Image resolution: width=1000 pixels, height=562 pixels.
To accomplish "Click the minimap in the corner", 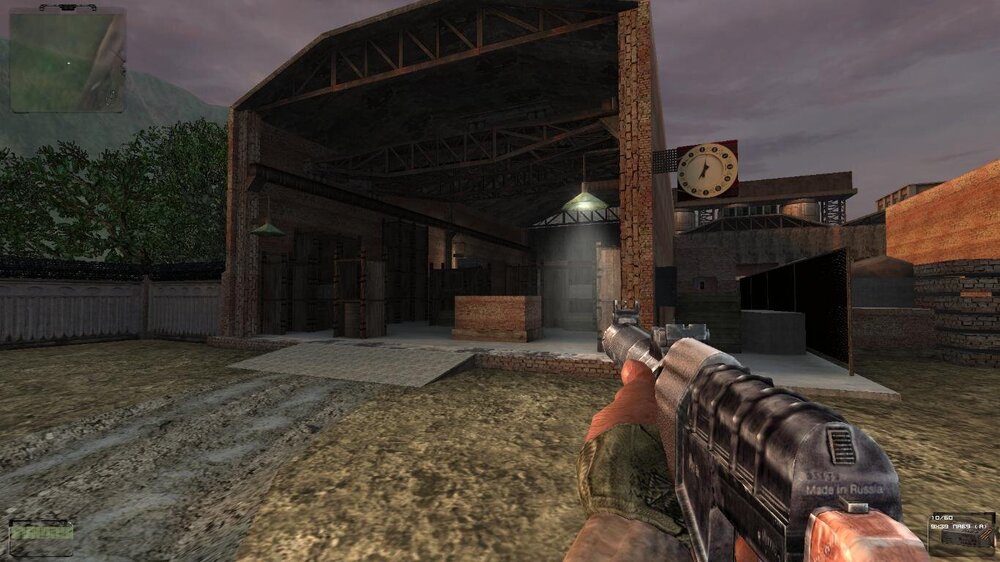I will (x=68, y=60).
